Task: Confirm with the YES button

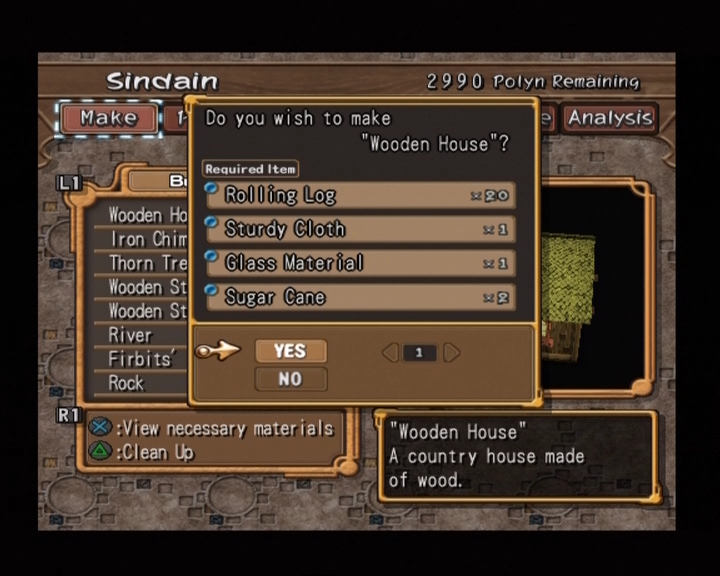Action: tap(290, 351)
